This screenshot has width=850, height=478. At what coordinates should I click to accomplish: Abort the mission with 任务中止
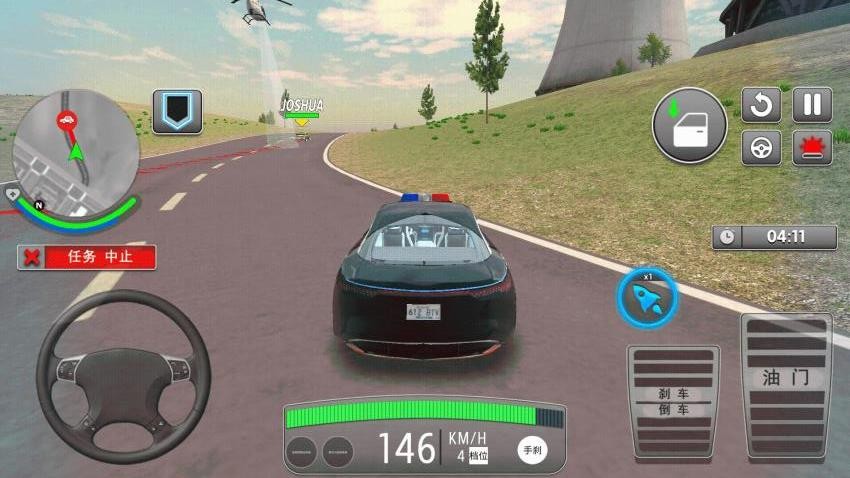[87, 257]
